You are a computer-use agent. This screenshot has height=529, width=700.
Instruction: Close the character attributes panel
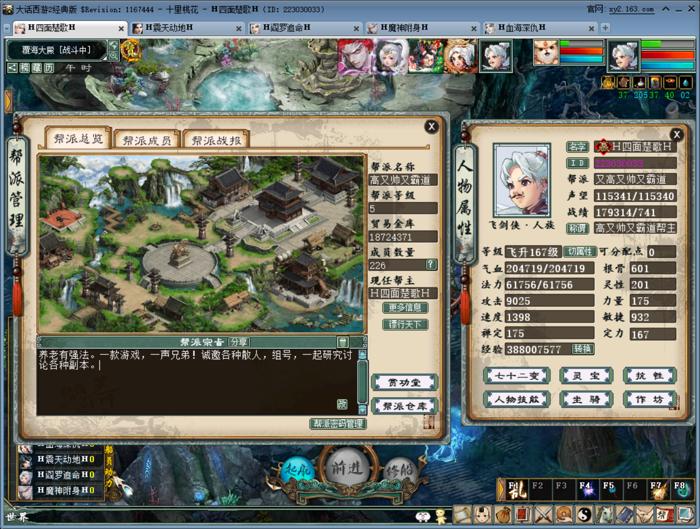tap(685, 127)
